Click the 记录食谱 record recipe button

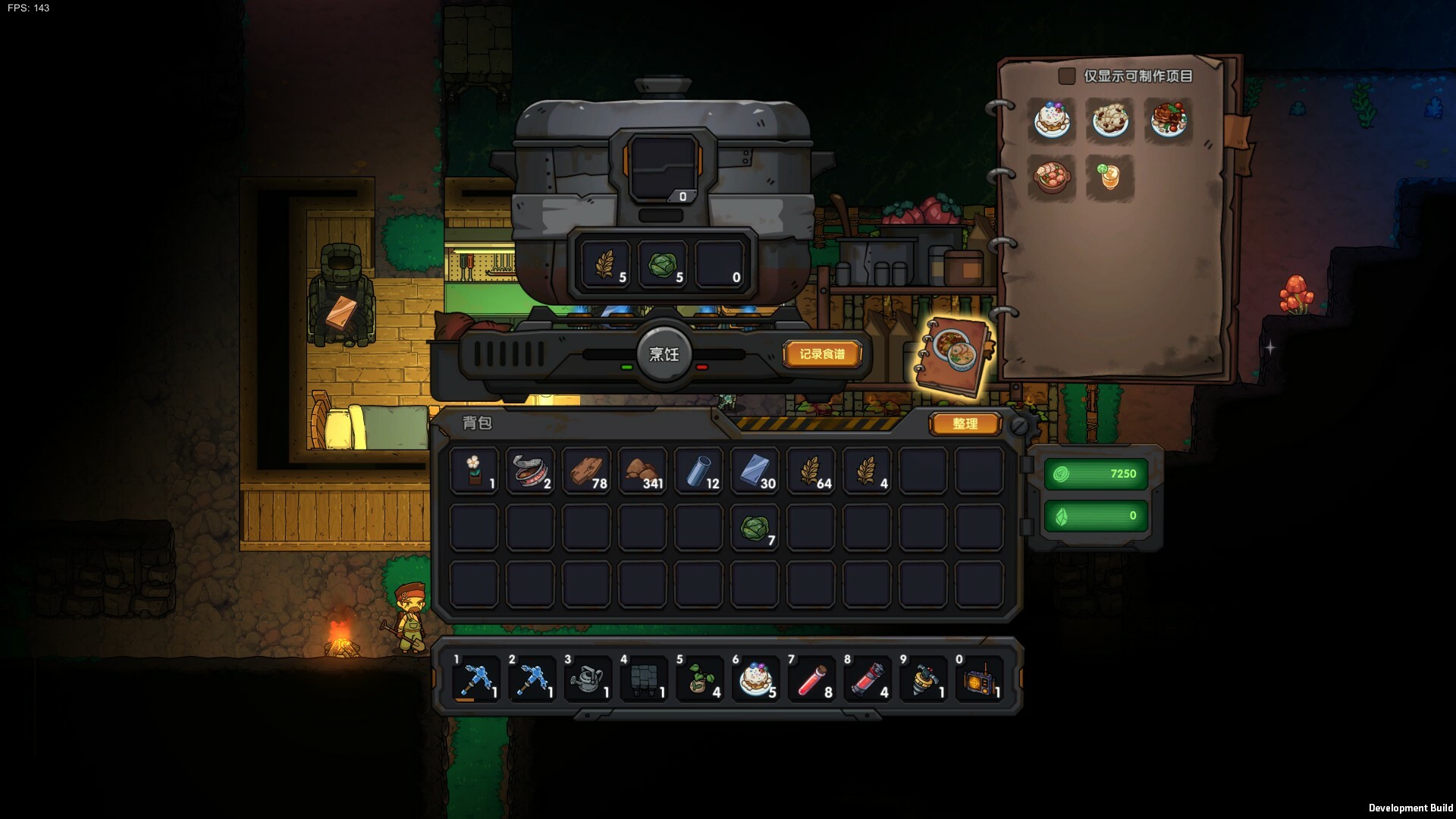pos(824,353)
